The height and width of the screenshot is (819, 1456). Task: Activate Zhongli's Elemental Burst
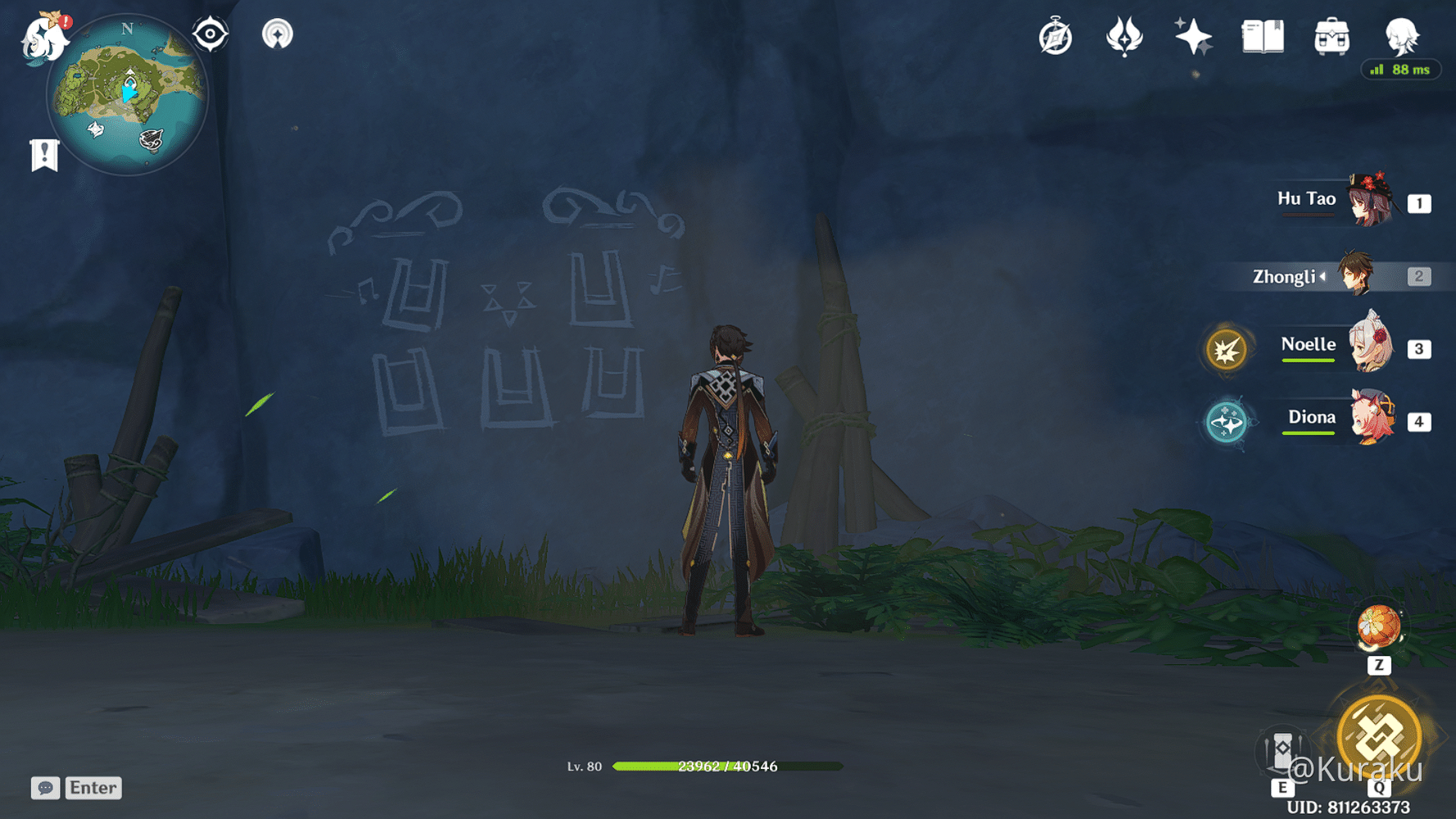click(1379, 735)
